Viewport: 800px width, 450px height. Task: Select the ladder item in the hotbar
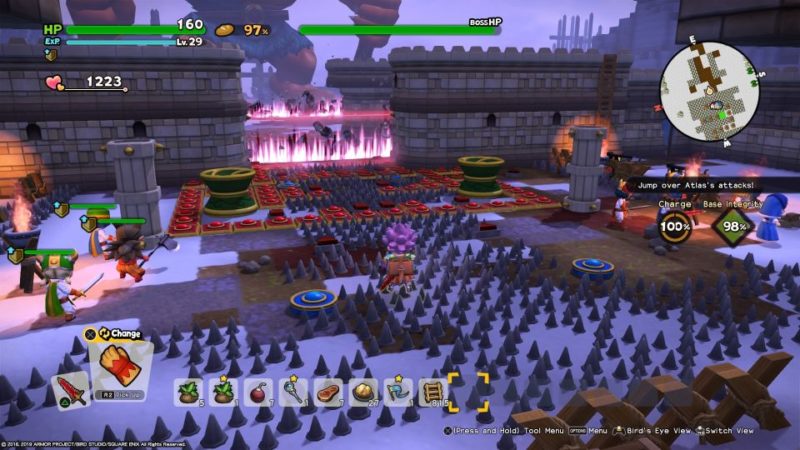[432, 391]
